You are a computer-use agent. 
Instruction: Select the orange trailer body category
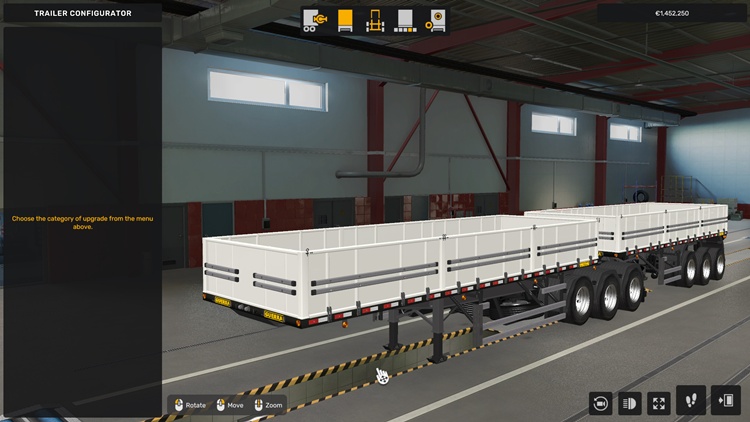(x=345, y=20)
